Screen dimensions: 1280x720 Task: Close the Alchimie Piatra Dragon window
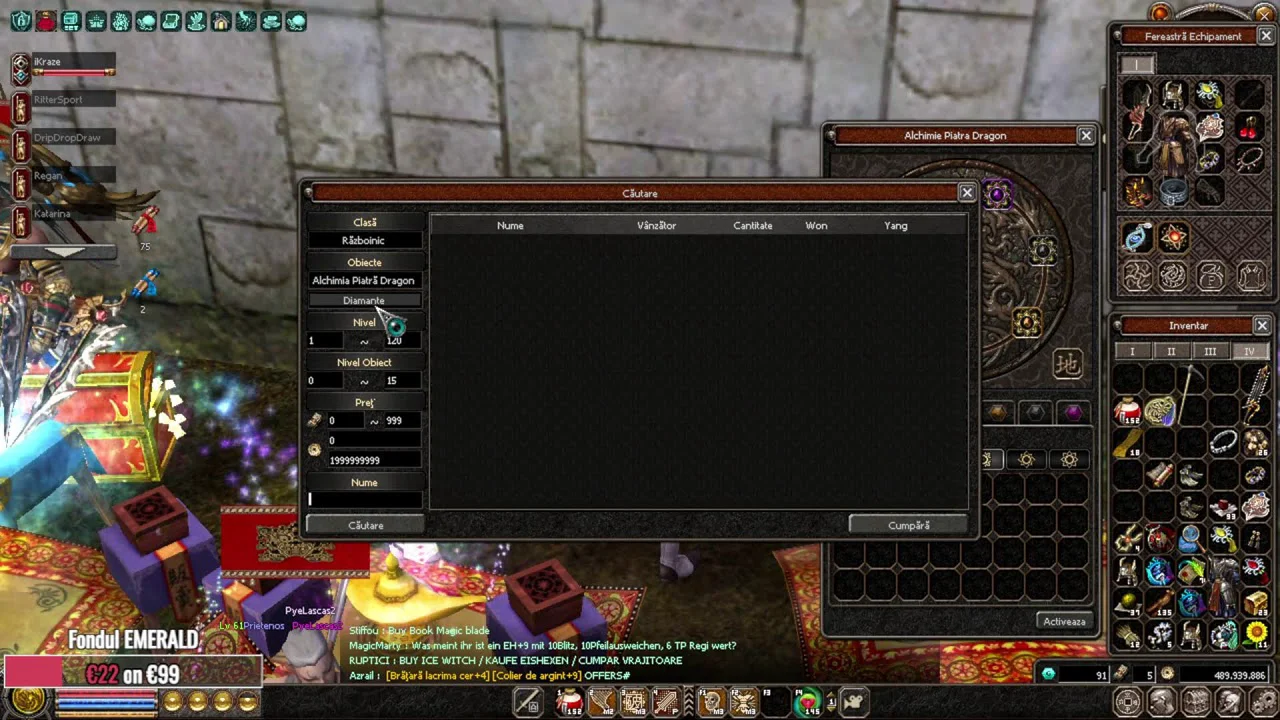coord(1085,135)
